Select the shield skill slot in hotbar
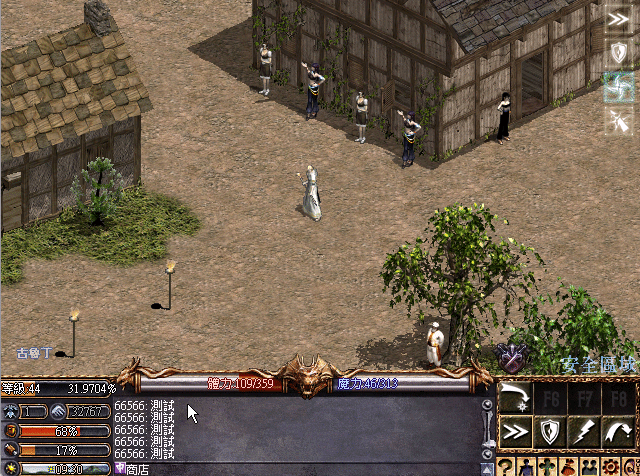This screenshot has width=640, height=476. coord(549,431)
